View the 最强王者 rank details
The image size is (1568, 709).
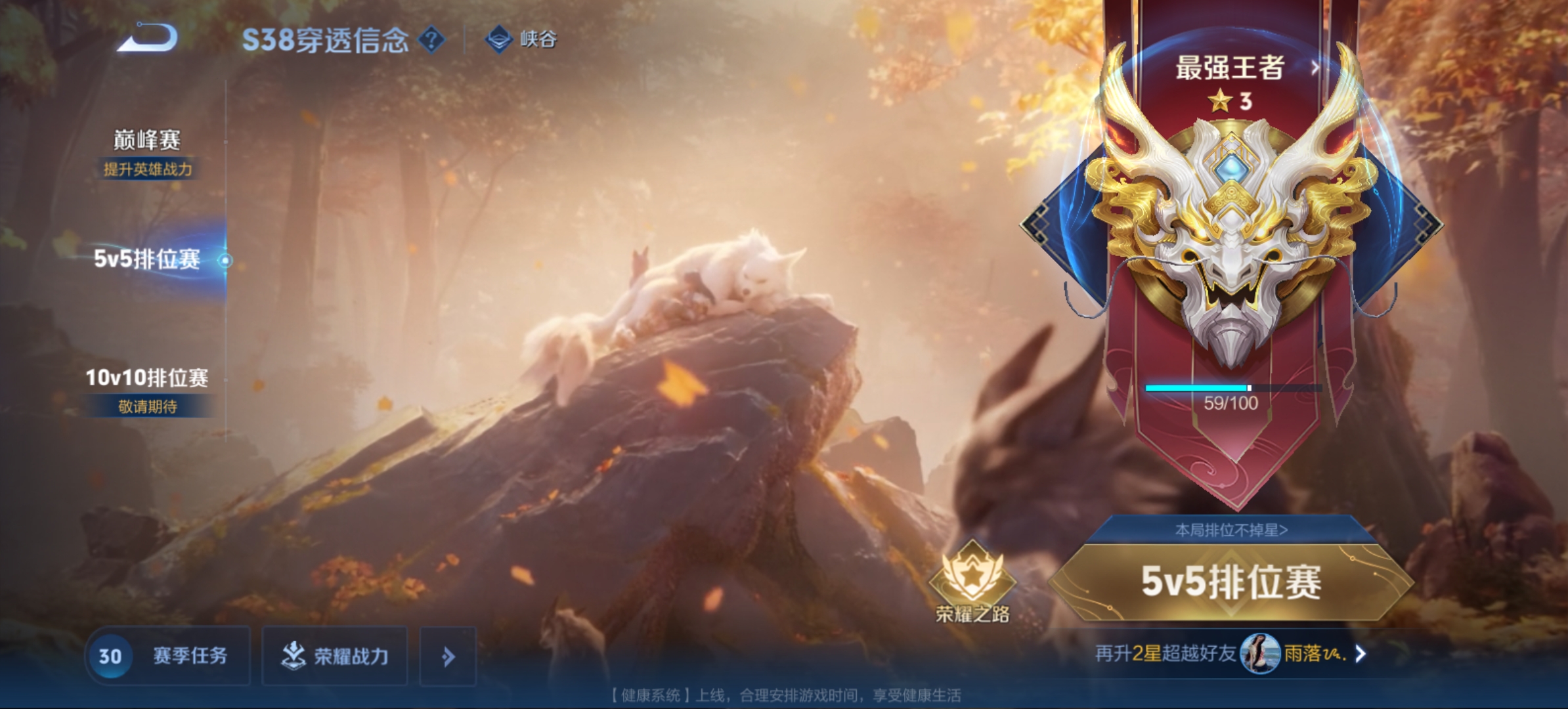[1241, 68]
